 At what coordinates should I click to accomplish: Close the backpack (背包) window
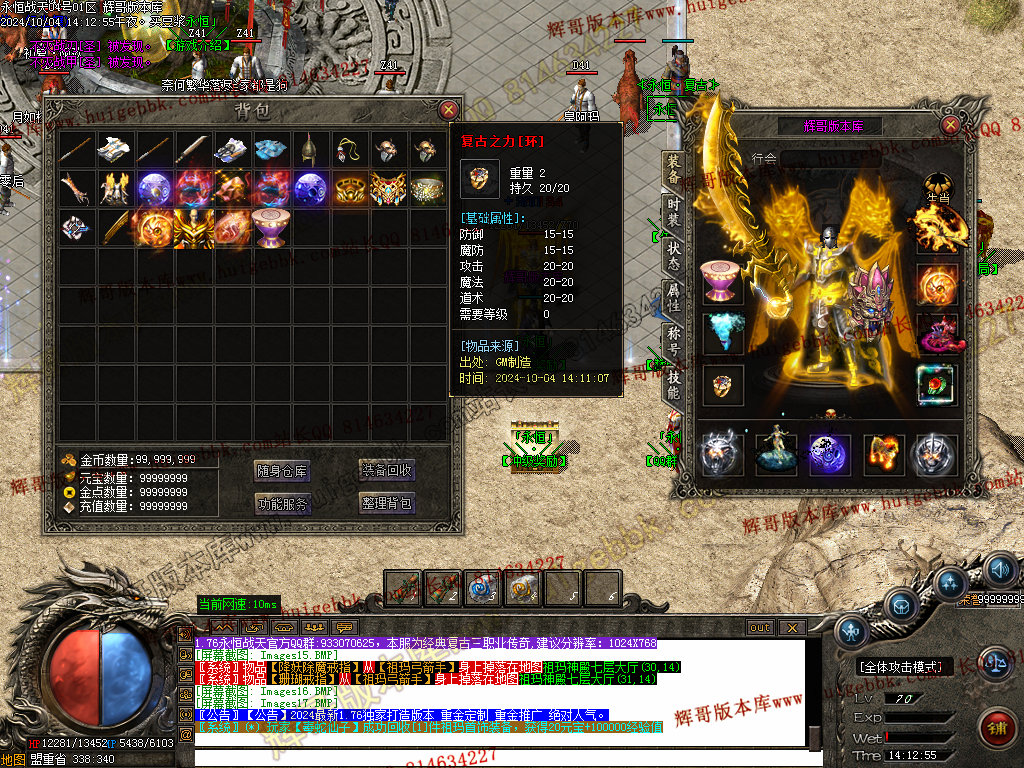click(x=449, y=110)
